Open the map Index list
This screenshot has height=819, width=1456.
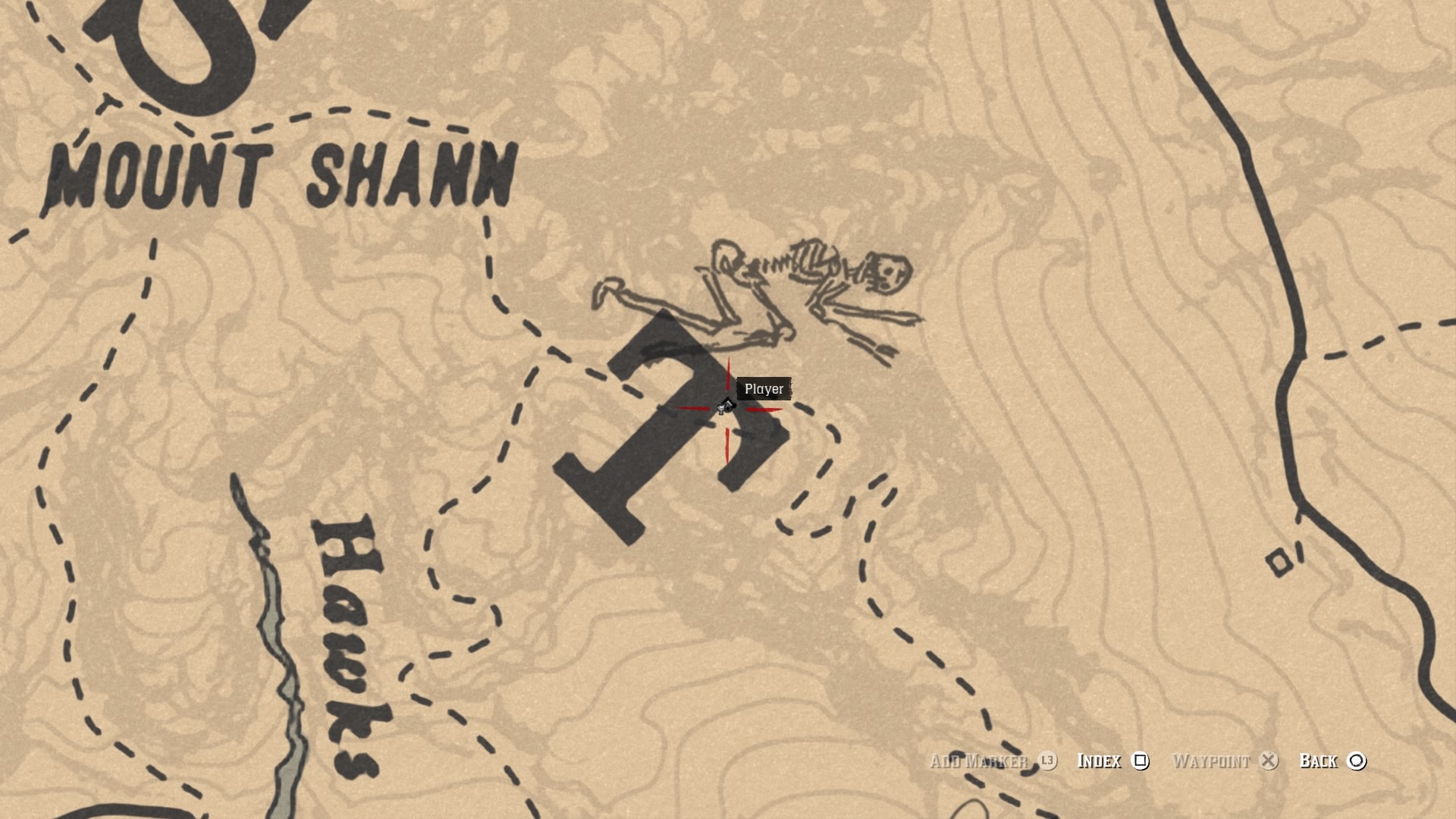[x=1112, y=761]
